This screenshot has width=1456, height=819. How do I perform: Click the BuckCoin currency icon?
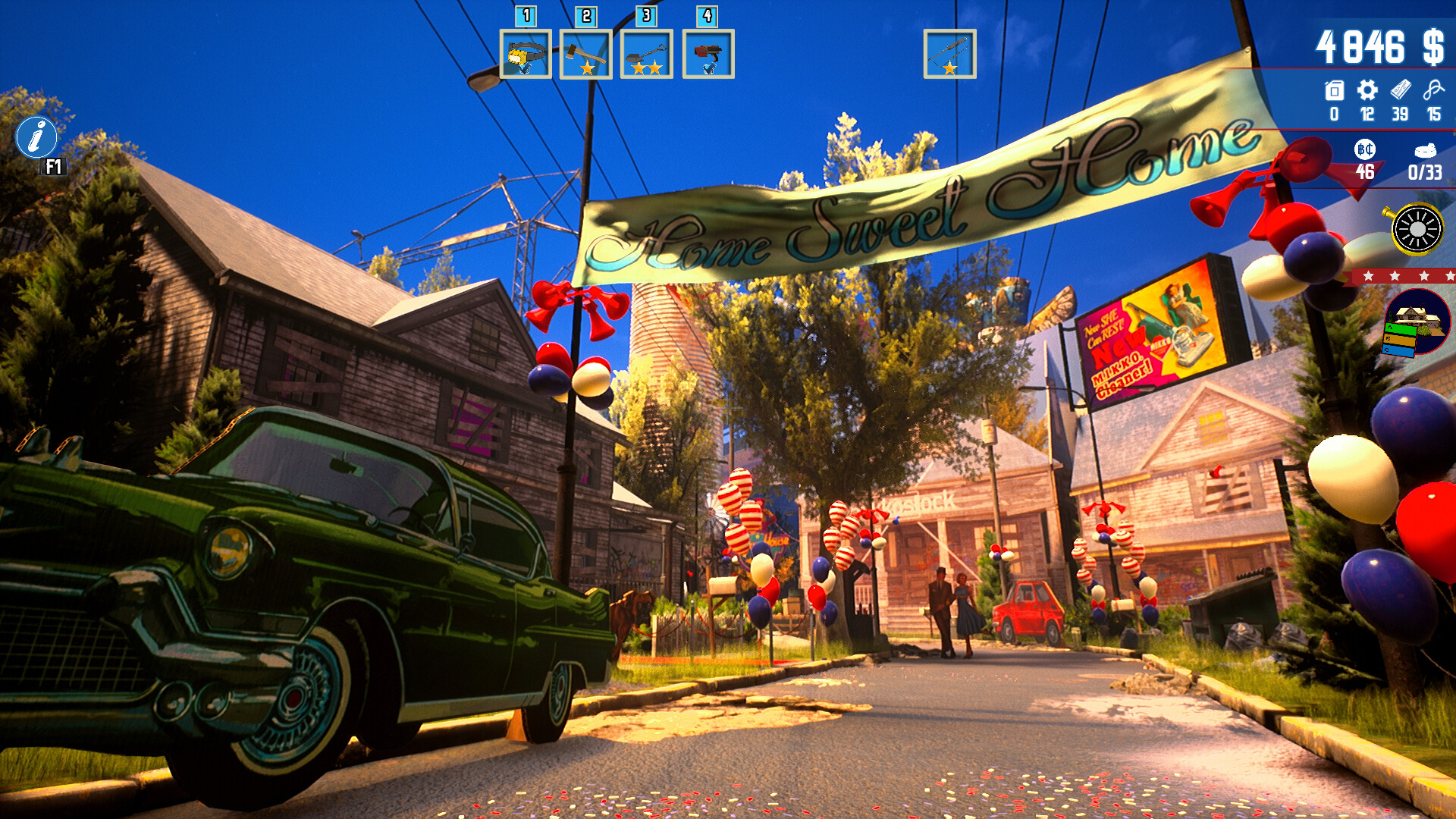coord(1367,149)
